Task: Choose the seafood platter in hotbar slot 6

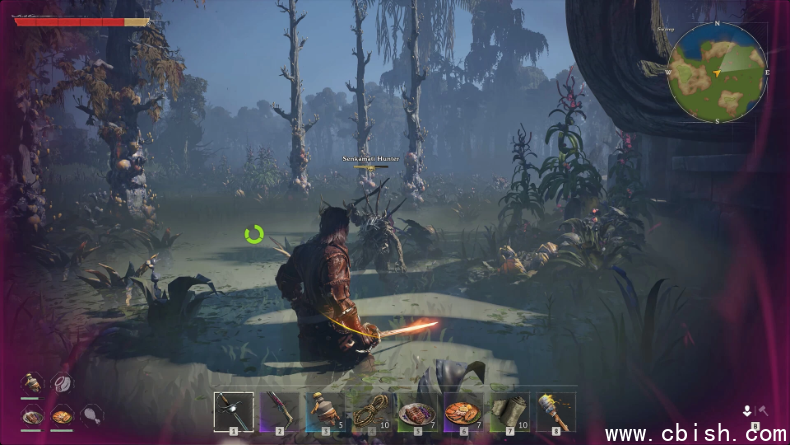Action: (463, 411)
